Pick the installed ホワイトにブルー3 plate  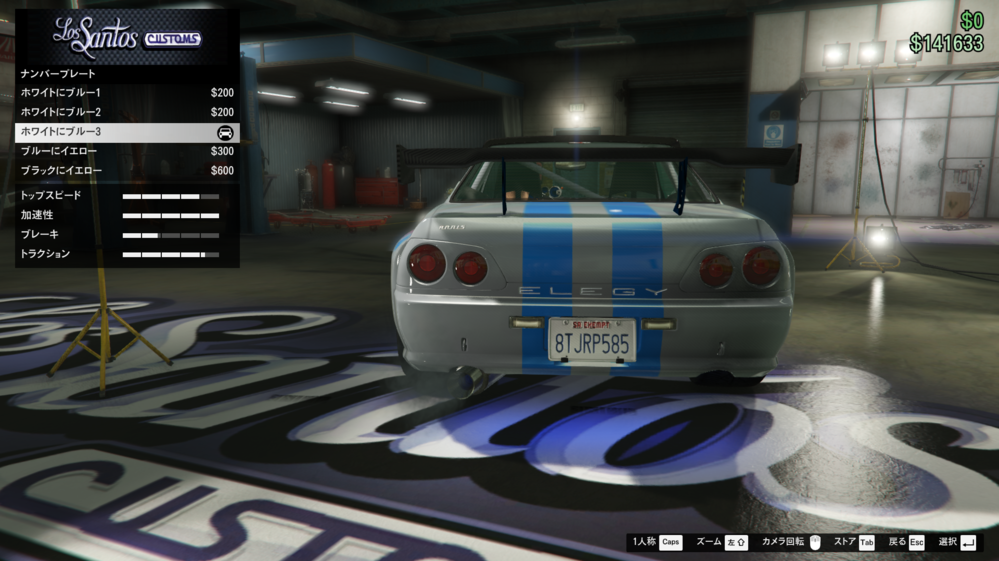point(127,132)
